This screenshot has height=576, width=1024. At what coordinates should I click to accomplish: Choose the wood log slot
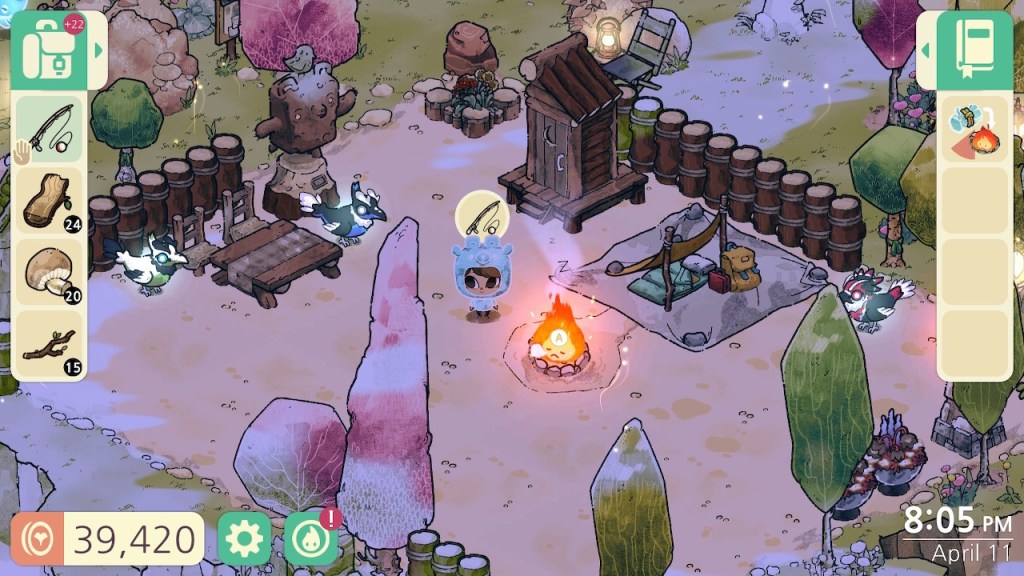(x=50, y=201)
